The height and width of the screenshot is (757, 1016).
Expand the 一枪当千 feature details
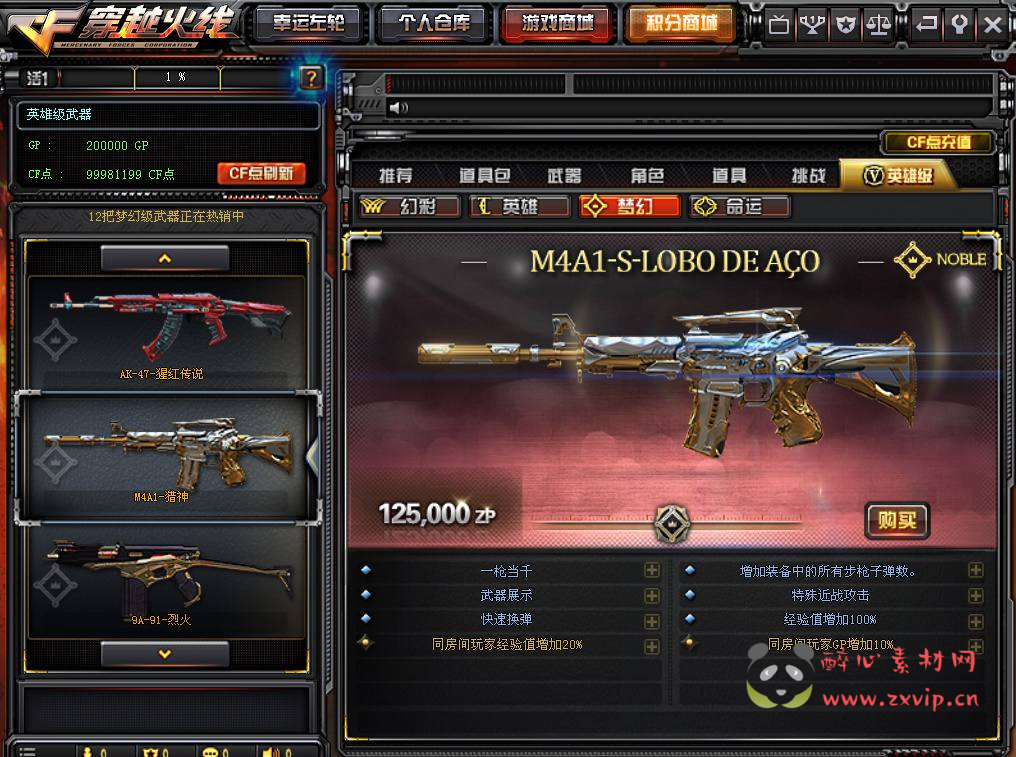(x=652, y=571)
